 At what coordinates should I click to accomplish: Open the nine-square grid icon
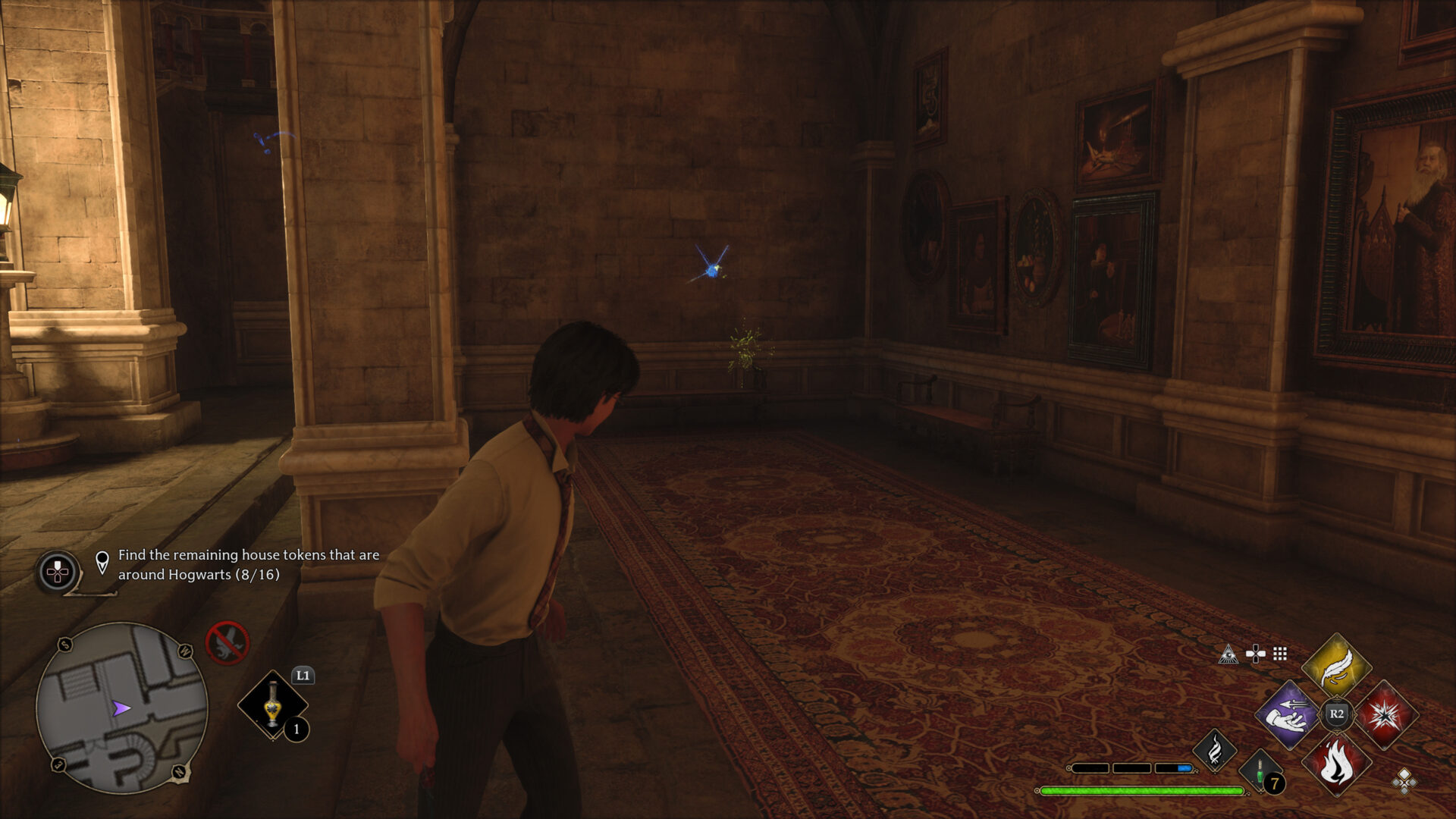1280,654
